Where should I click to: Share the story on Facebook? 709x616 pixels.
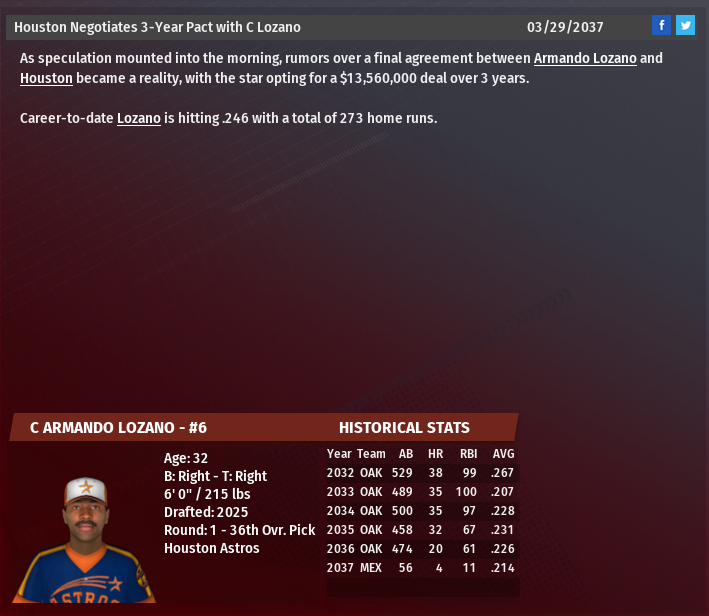point(661,26)
